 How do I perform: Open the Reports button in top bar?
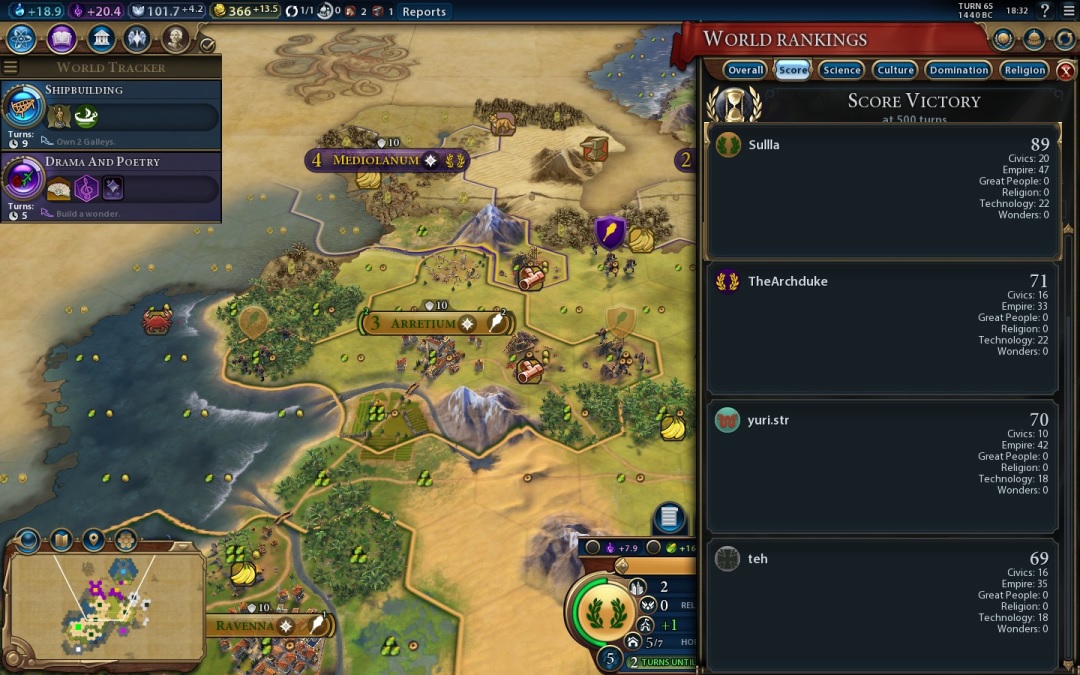click(424, 12)
